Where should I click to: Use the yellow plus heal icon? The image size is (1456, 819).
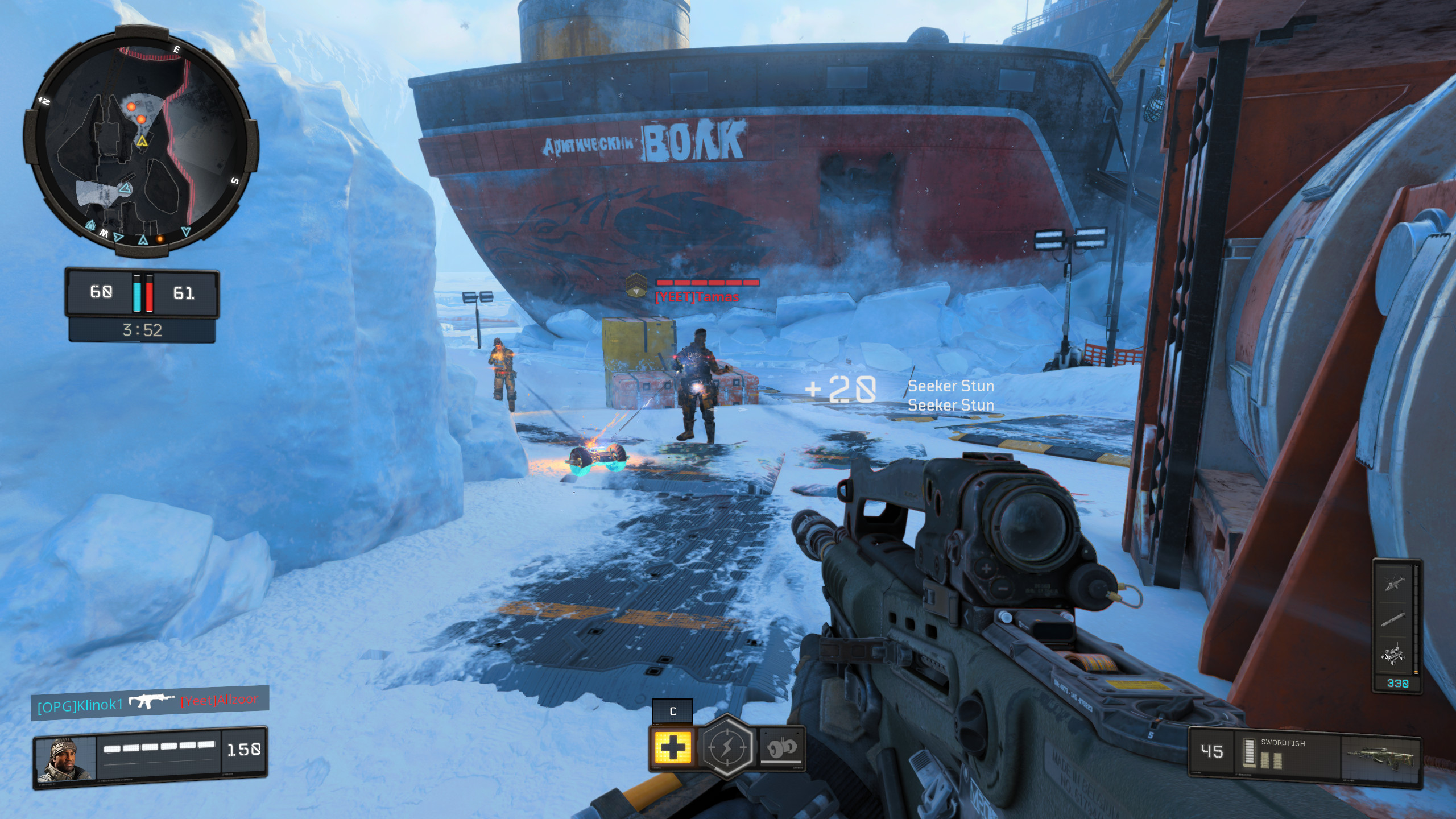point(672,746)
